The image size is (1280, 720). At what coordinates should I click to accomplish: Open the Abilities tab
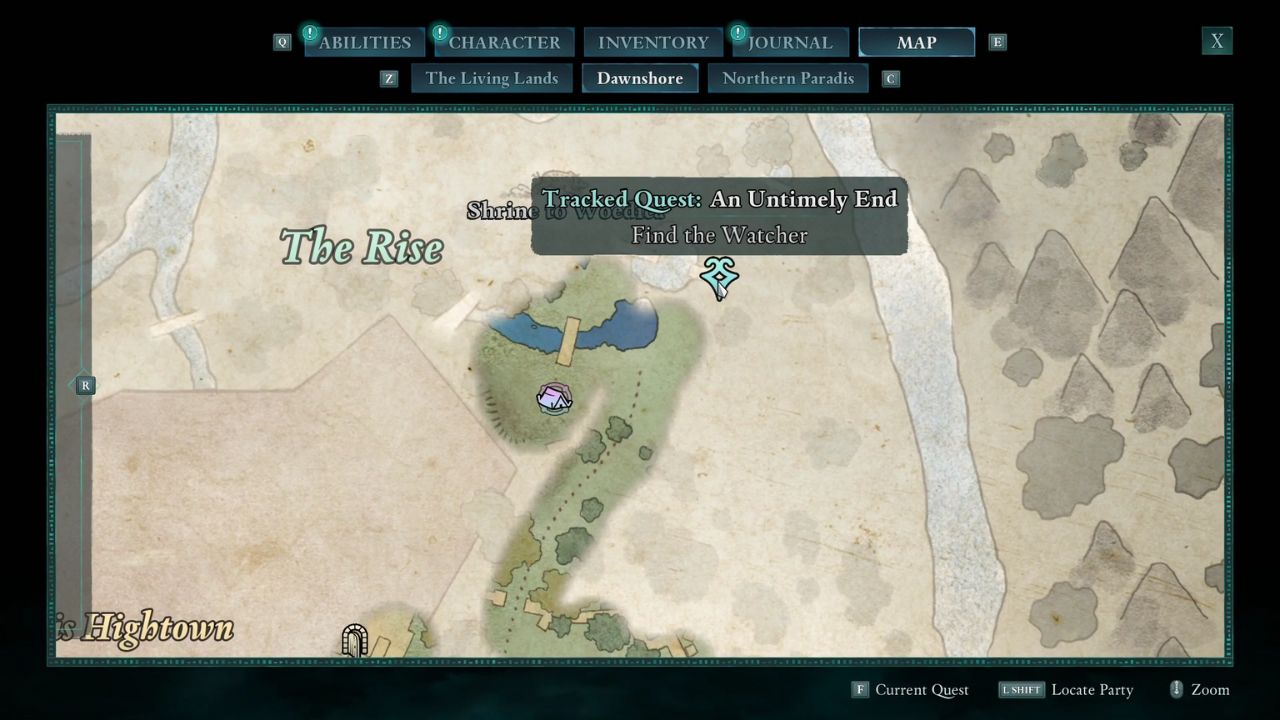[x=364, y=42]
